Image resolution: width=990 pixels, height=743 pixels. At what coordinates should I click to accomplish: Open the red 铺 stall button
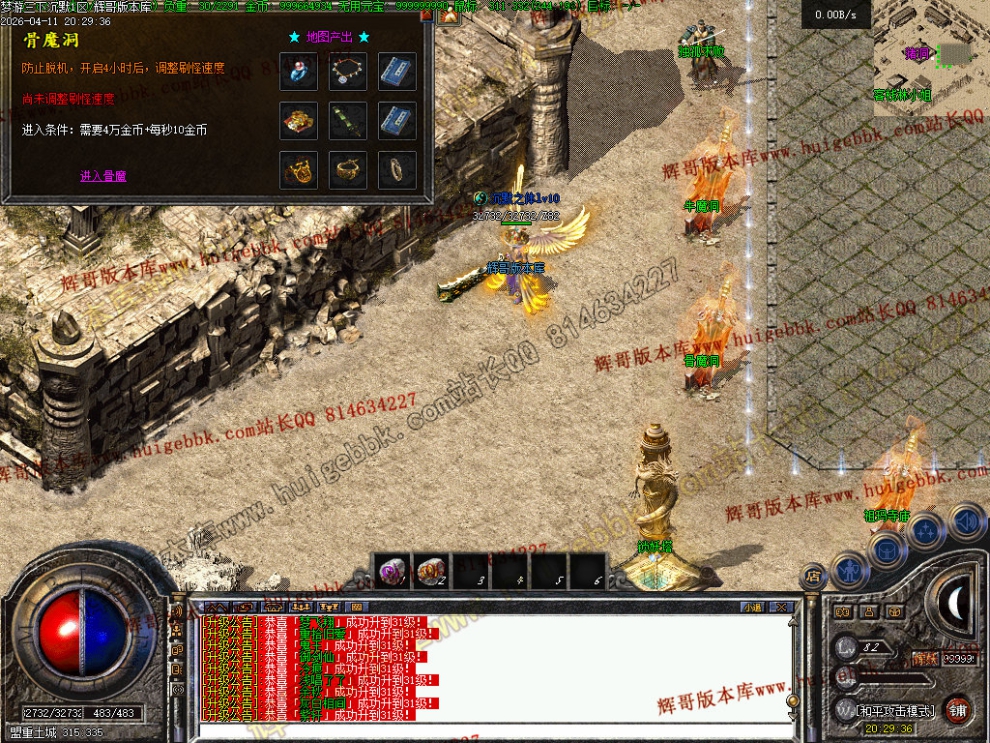[958, 709]
